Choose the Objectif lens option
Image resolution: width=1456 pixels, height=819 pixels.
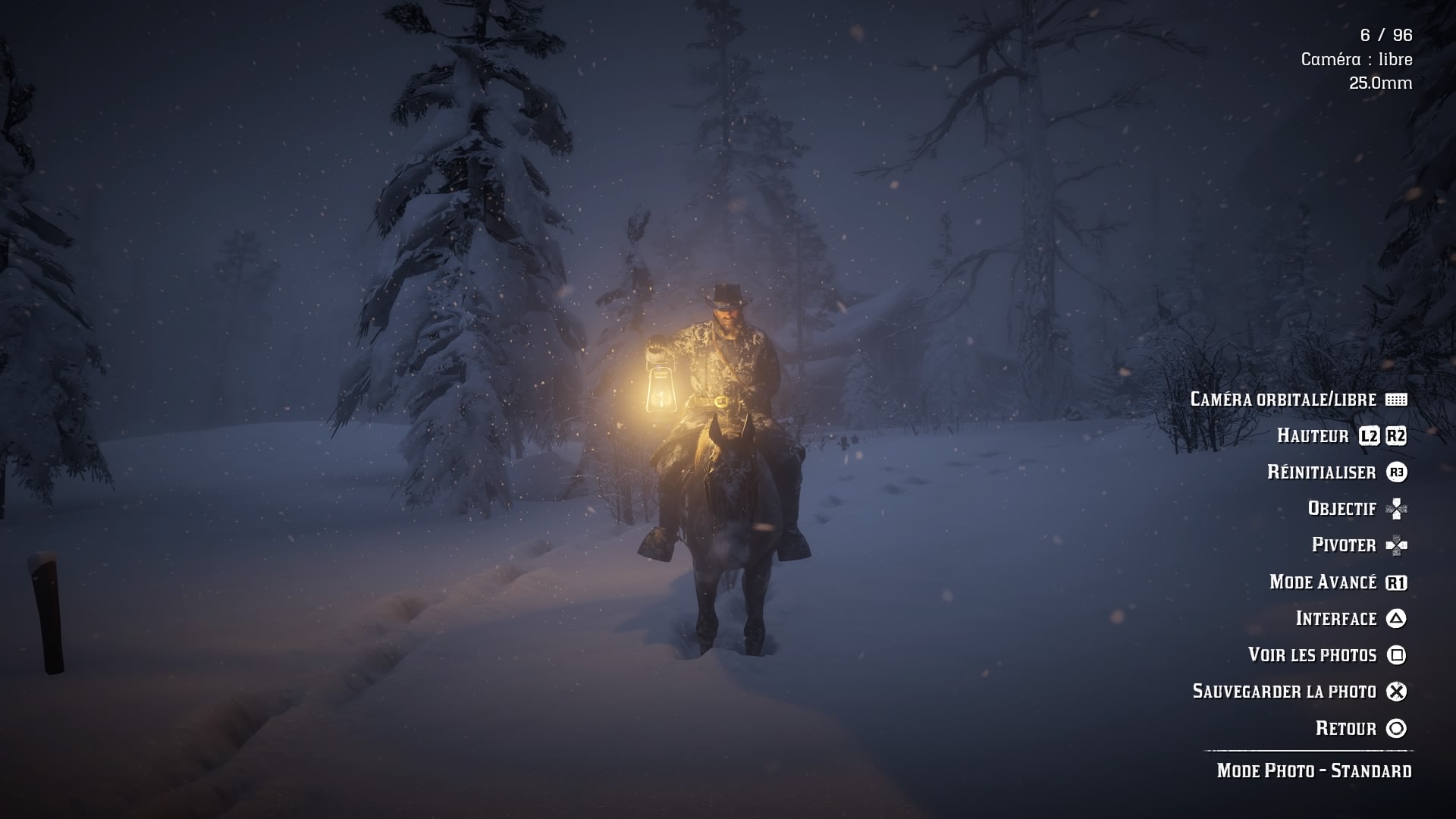click(x=1341, y=508)
